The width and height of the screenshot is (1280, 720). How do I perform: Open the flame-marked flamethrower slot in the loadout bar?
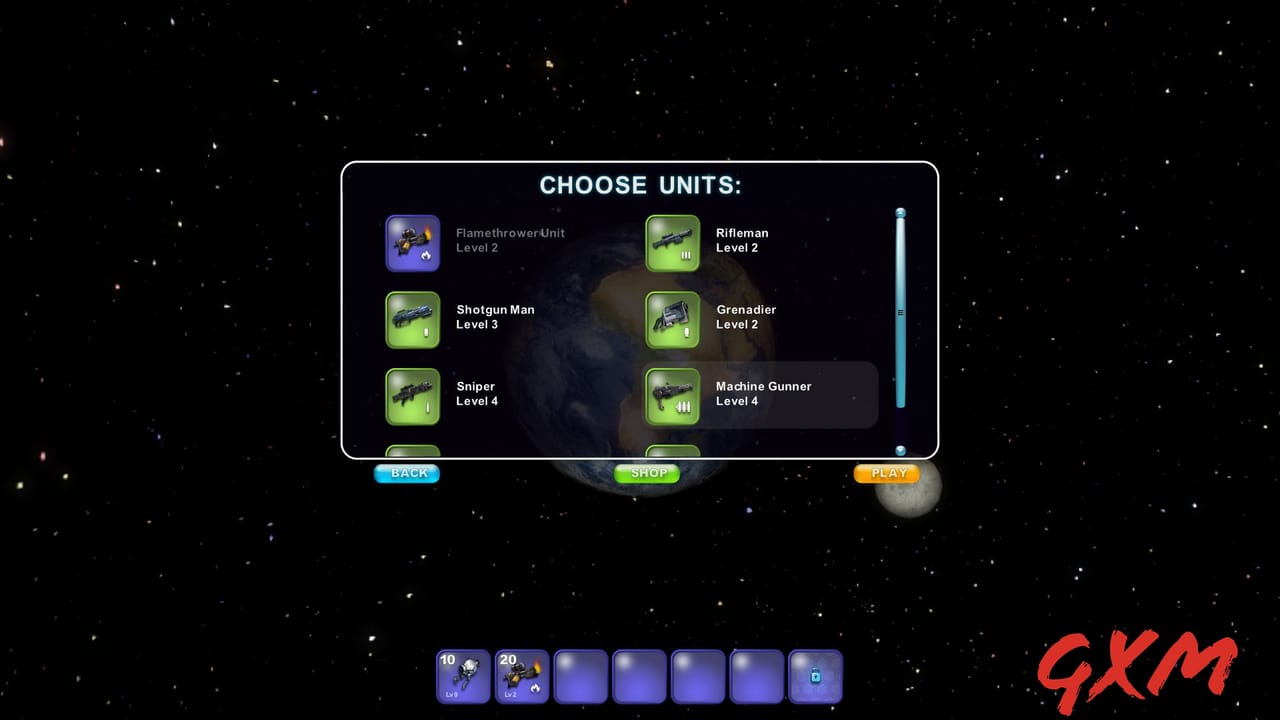(521, 676)
